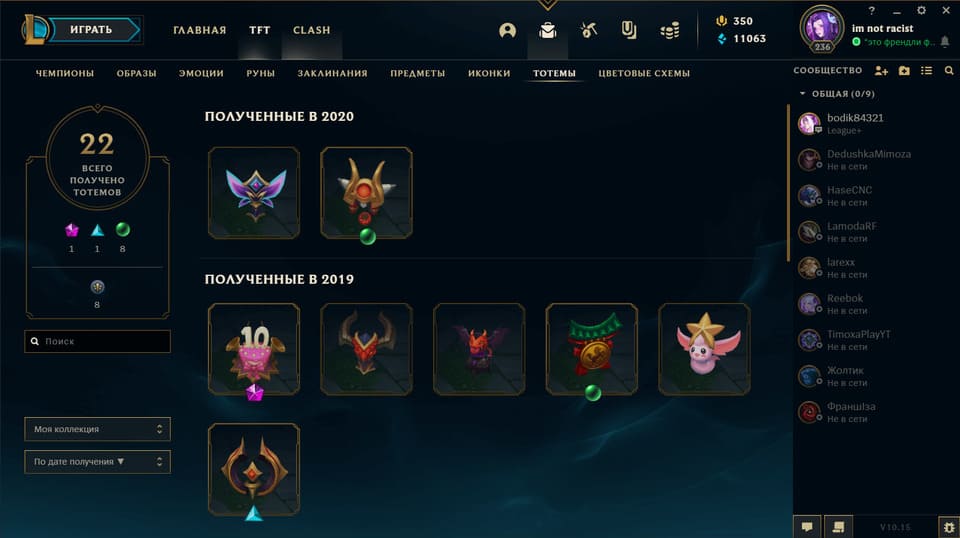Open the ИКОНКИ tab
The image size is (960, 538).
point(489,73)
